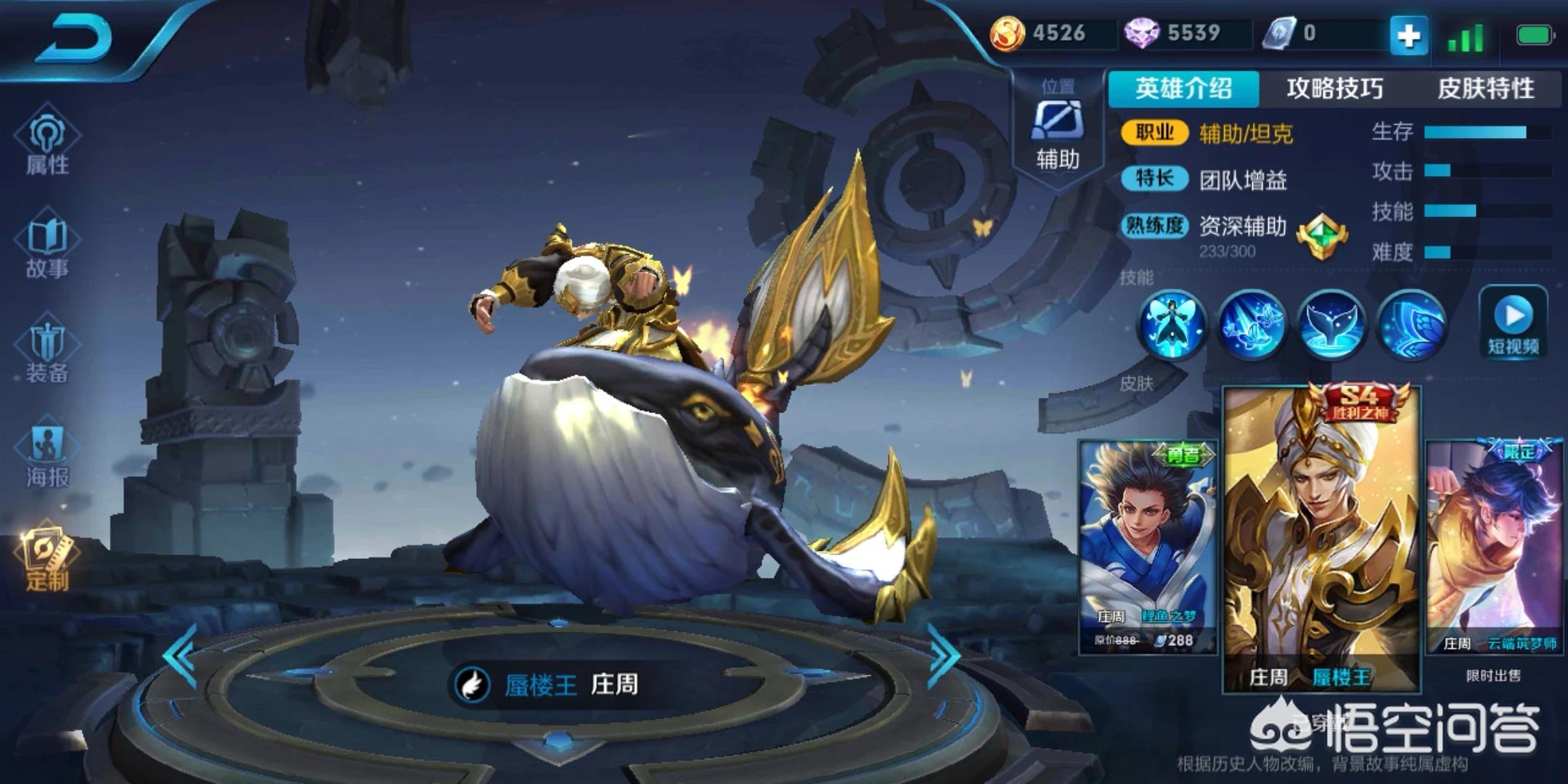1568x784 pixels.
Task: Show previous hero with left arrow
Action: tap(180, 655)
